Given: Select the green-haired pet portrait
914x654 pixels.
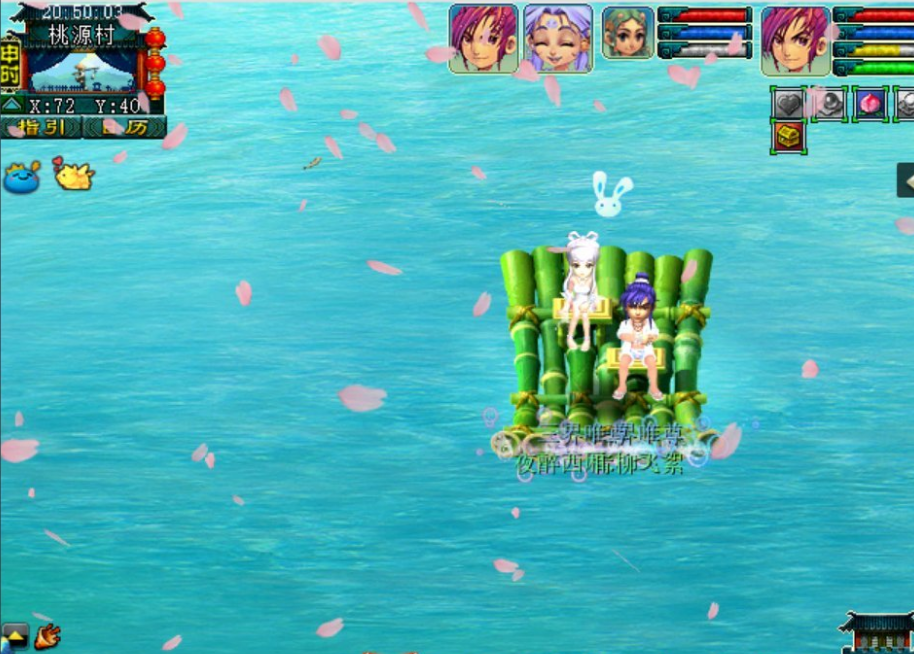Looking at the screenshot, I should pyautogui.click(x=628, y=33).
